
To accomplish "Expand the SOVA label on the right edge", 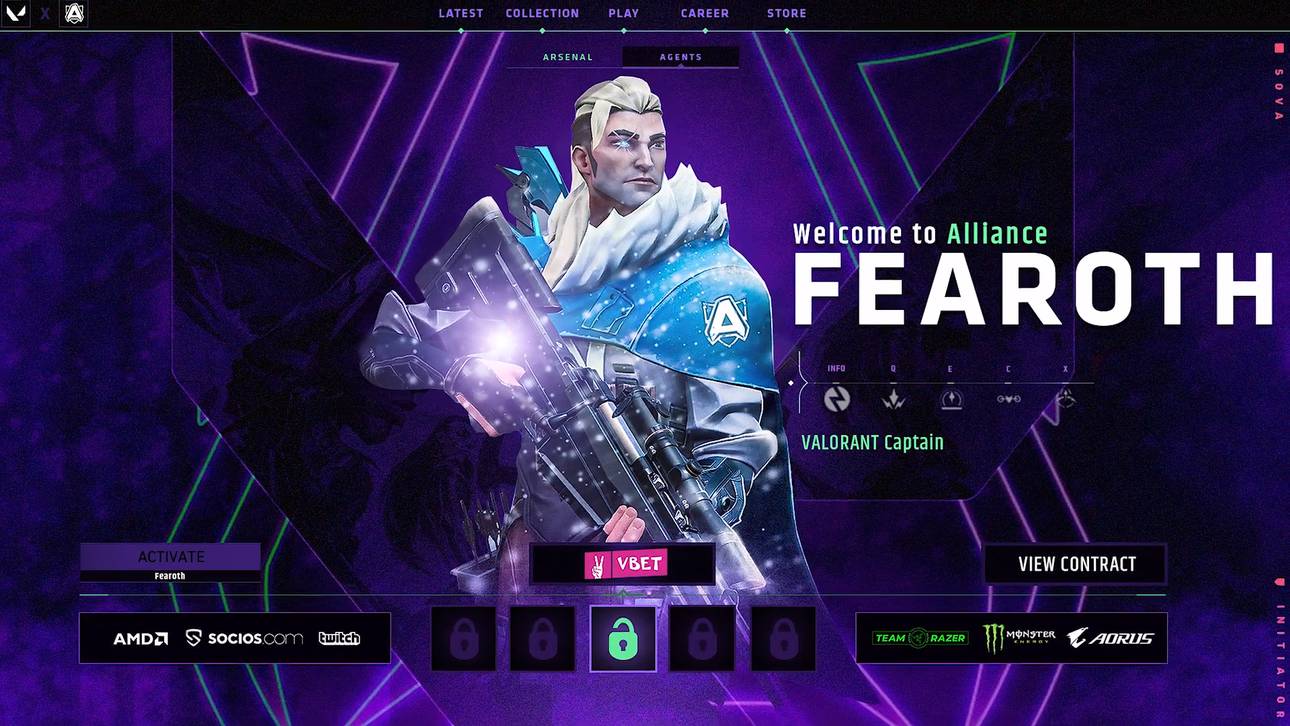I will tap(1277, 90).
